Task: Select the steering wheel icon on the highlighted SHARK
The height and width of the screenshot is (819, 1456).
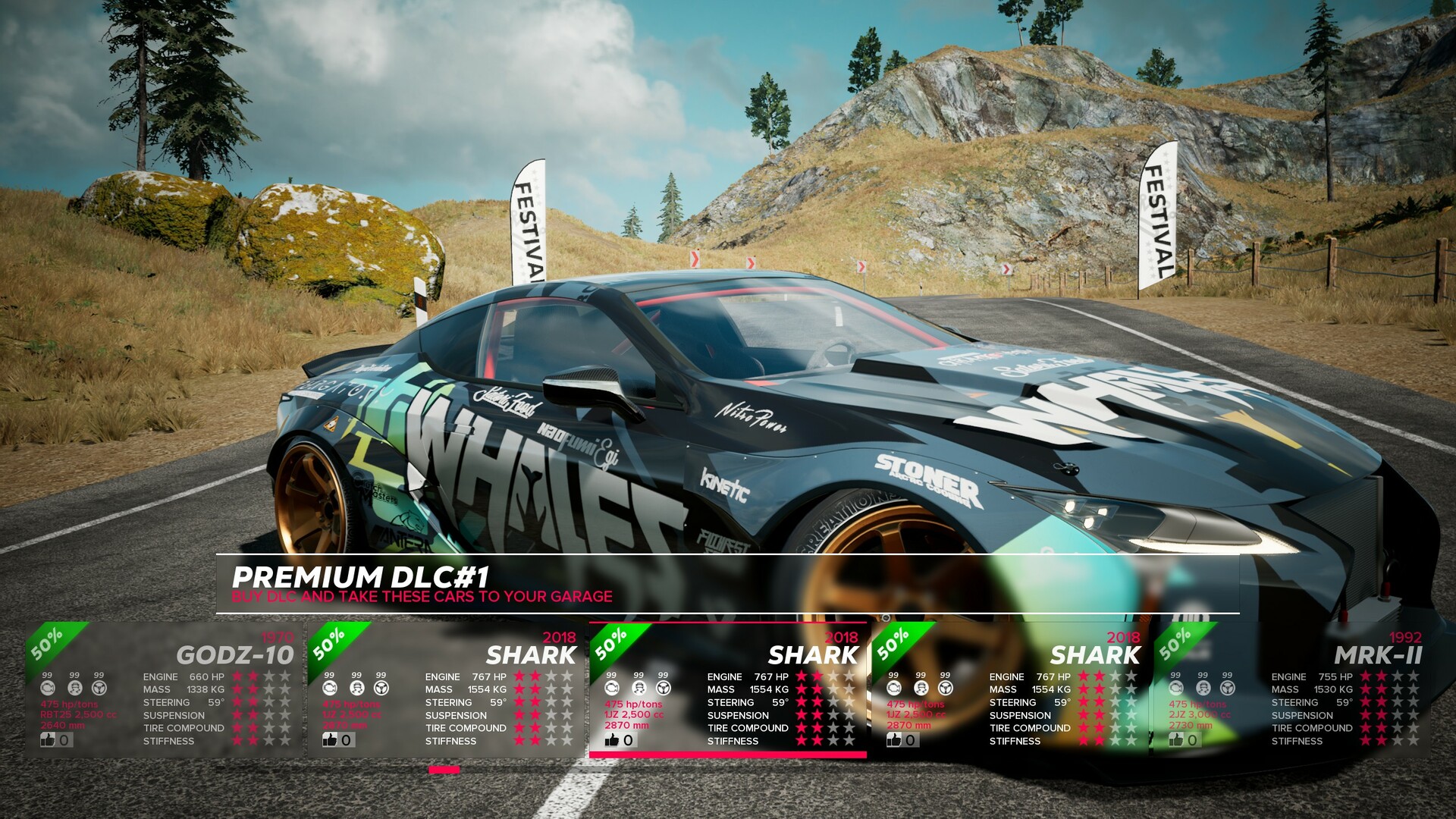Action: click(x=663, y=689)
